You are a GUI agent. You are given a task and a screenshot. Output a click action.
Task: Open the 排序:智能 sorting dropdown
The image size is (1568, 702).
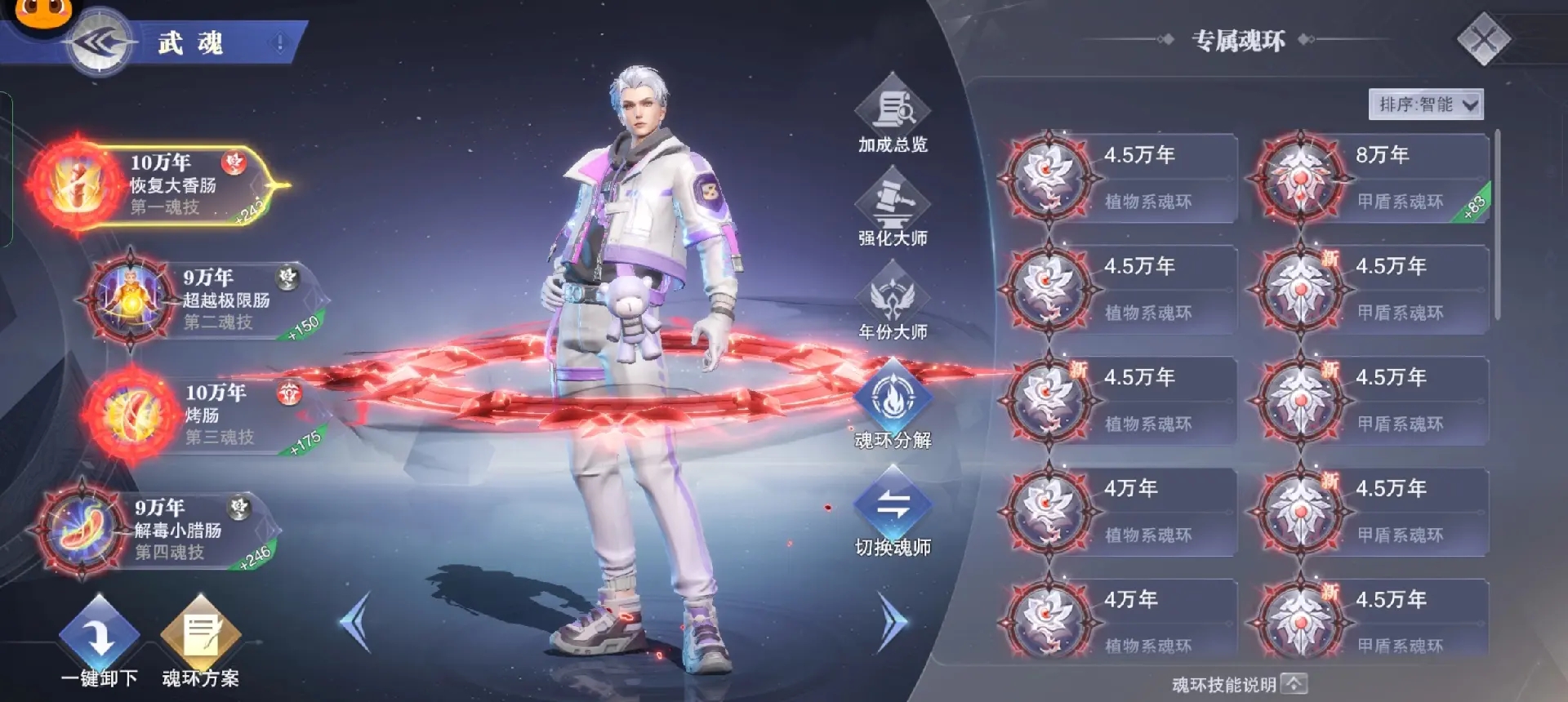[1427, 104]
